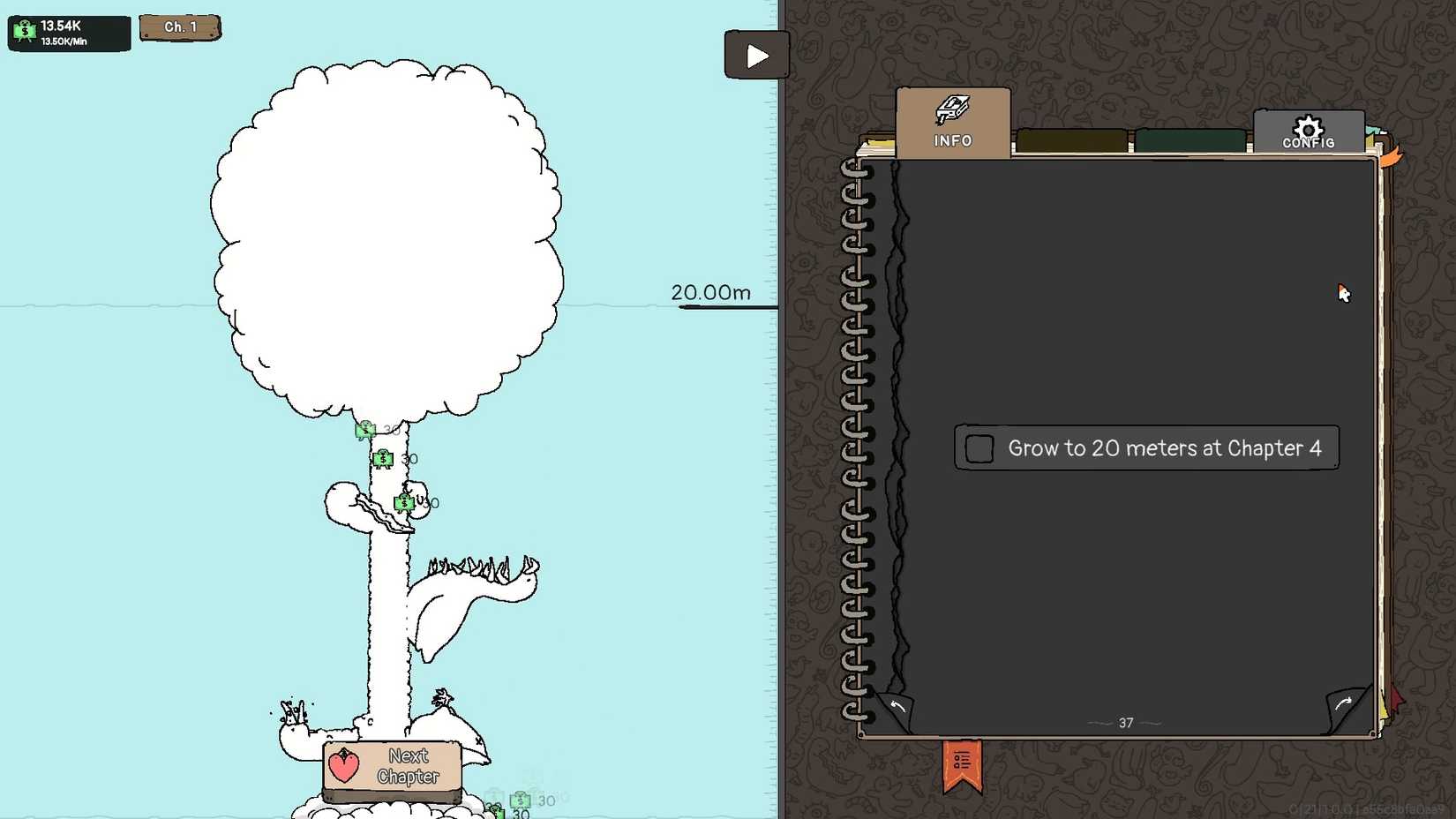Turn to the next page with the forward arrow
The image size is (1456, 819).
(x=1344, y=704)
